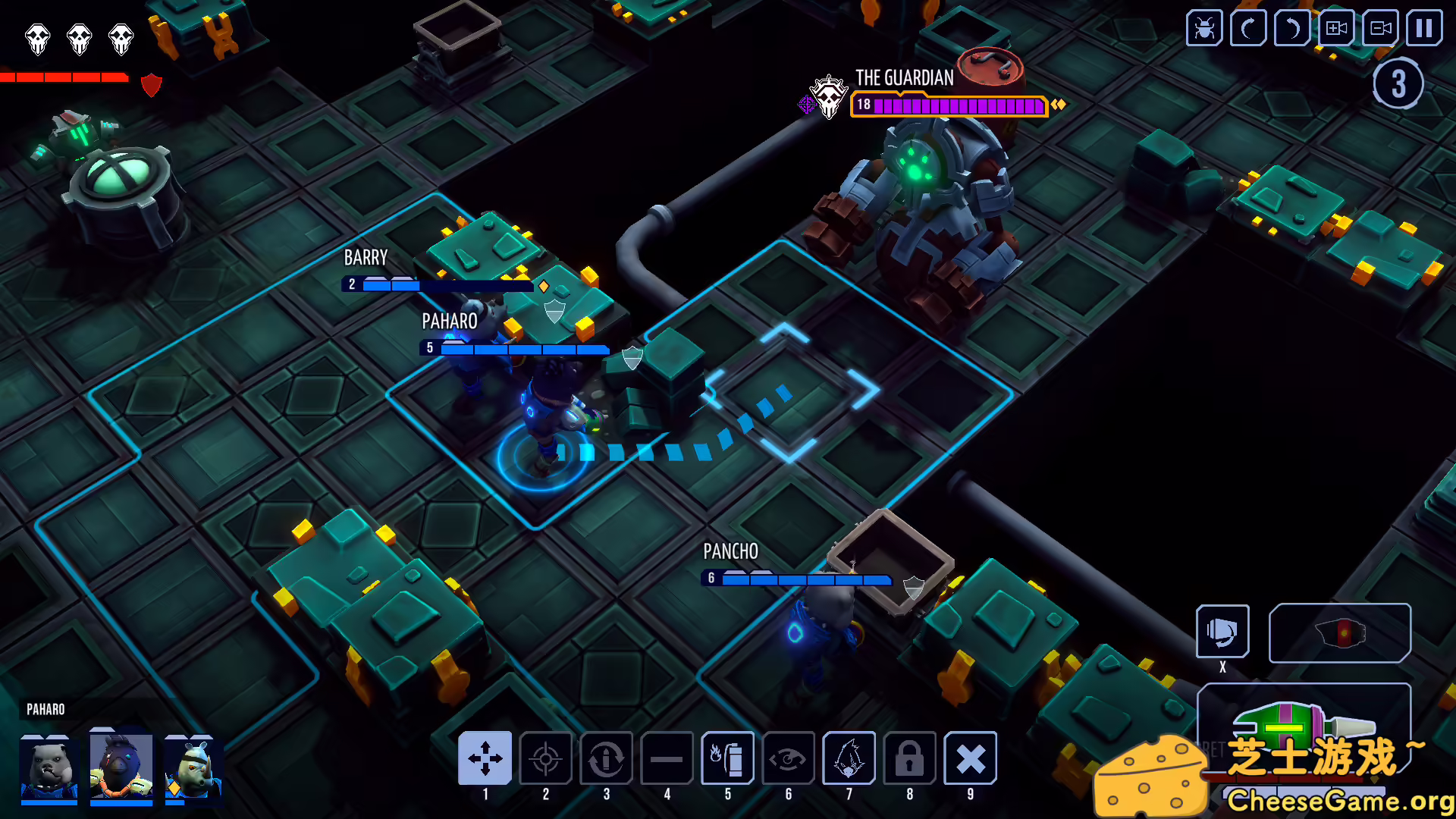Select the Move action in the hotbar

pos(486,758)
